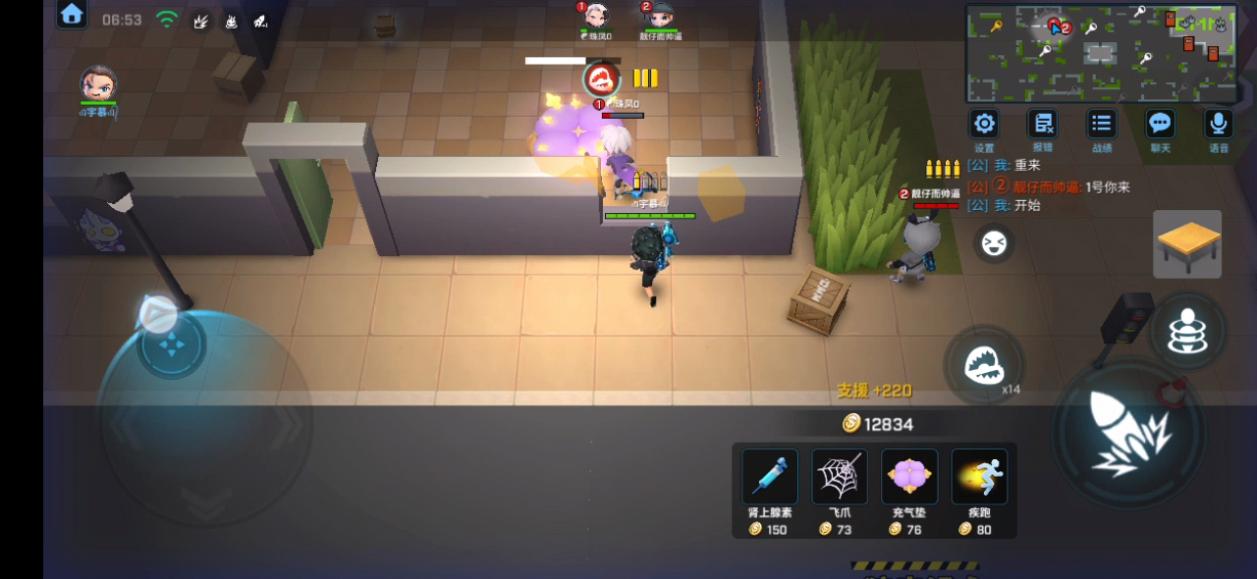Select the wooden table disguise button
Image resolution: width=1257 pixels, height=579 pixels.
(1187, 243)
